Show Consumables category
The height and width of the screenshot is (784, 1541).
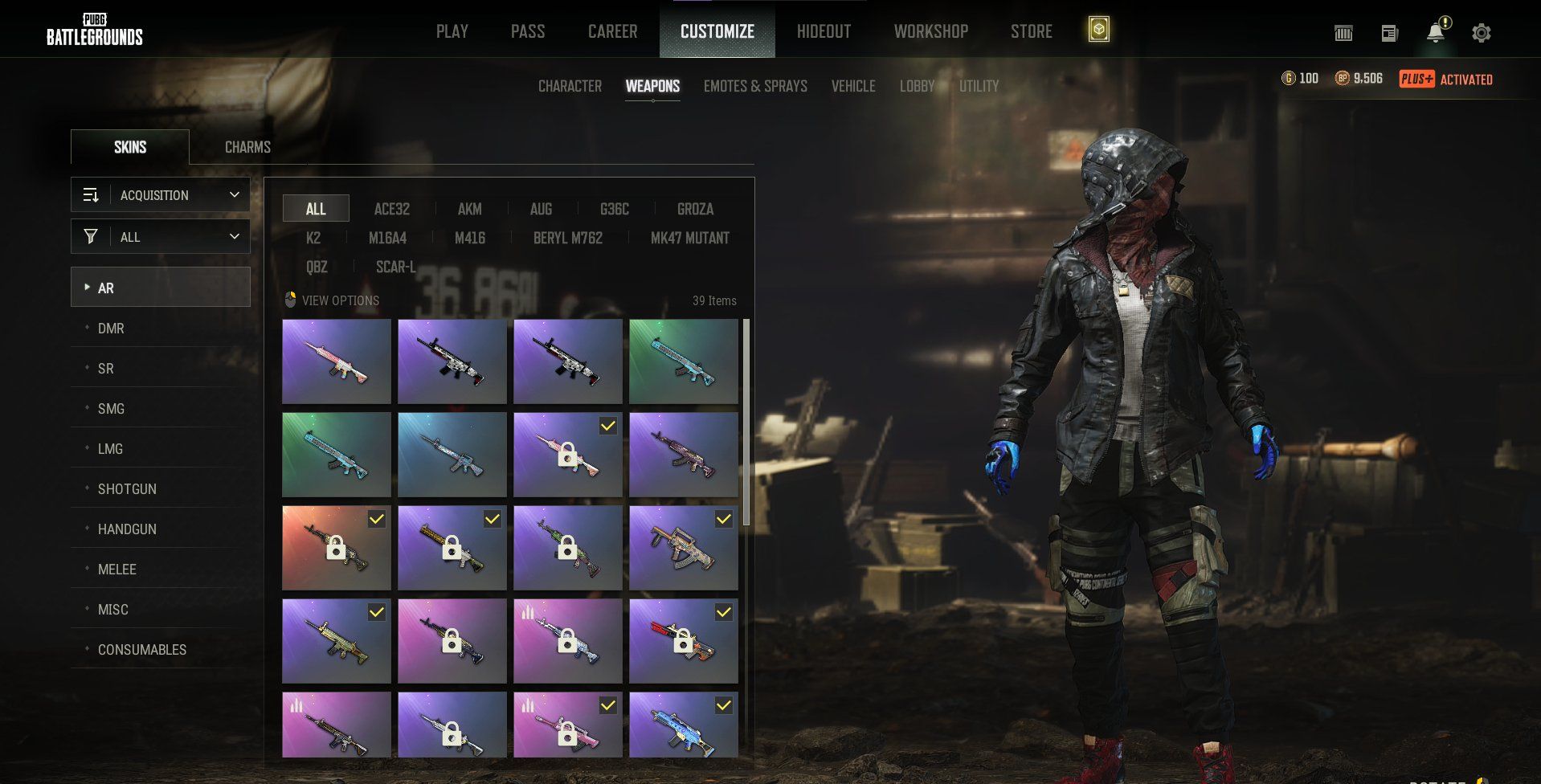141,650
